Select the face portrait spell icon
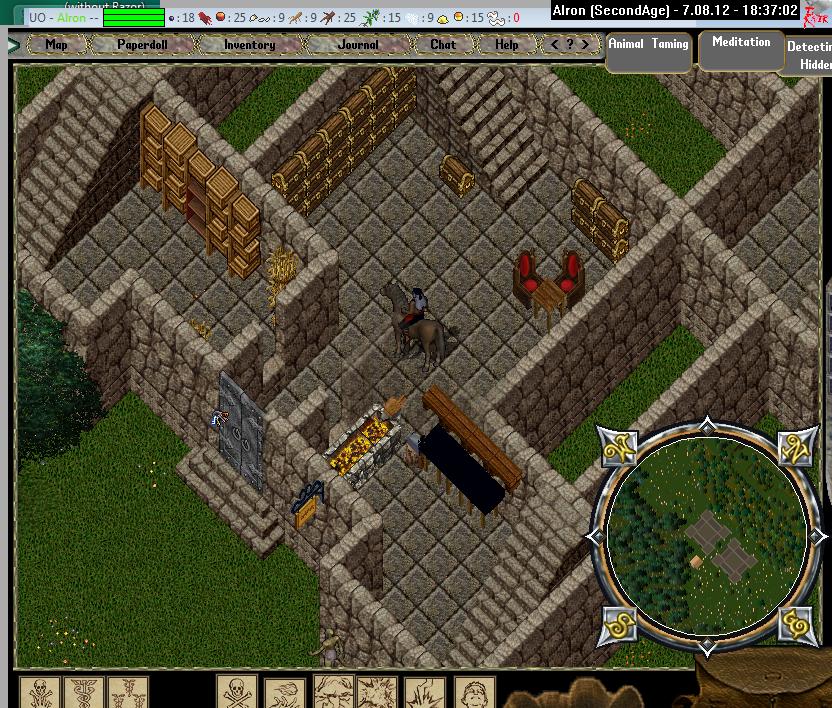 474,692
